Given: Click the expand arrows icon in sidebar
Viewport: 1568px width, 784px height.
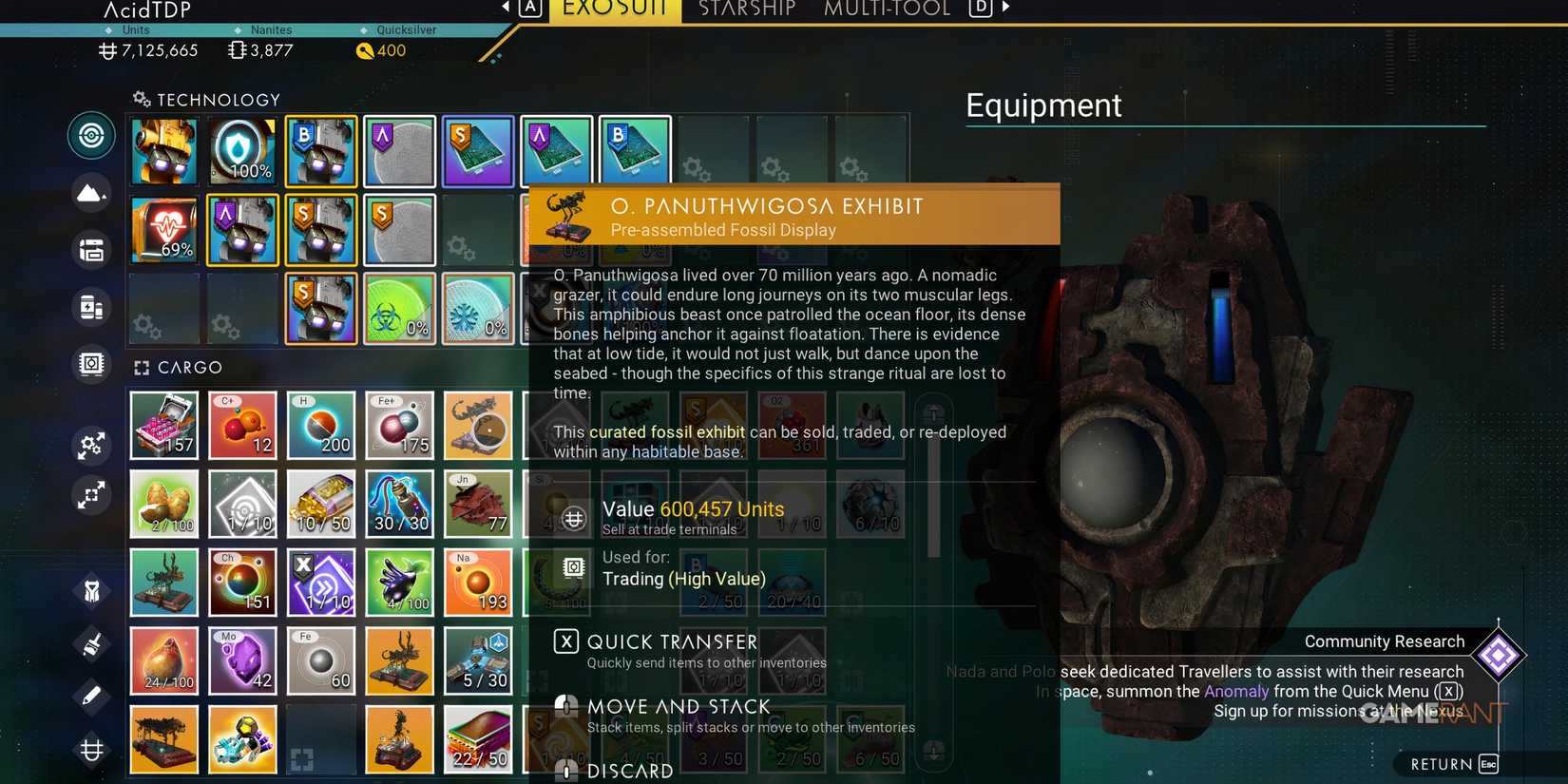Looking at the screenshot, I should (91, 495).
